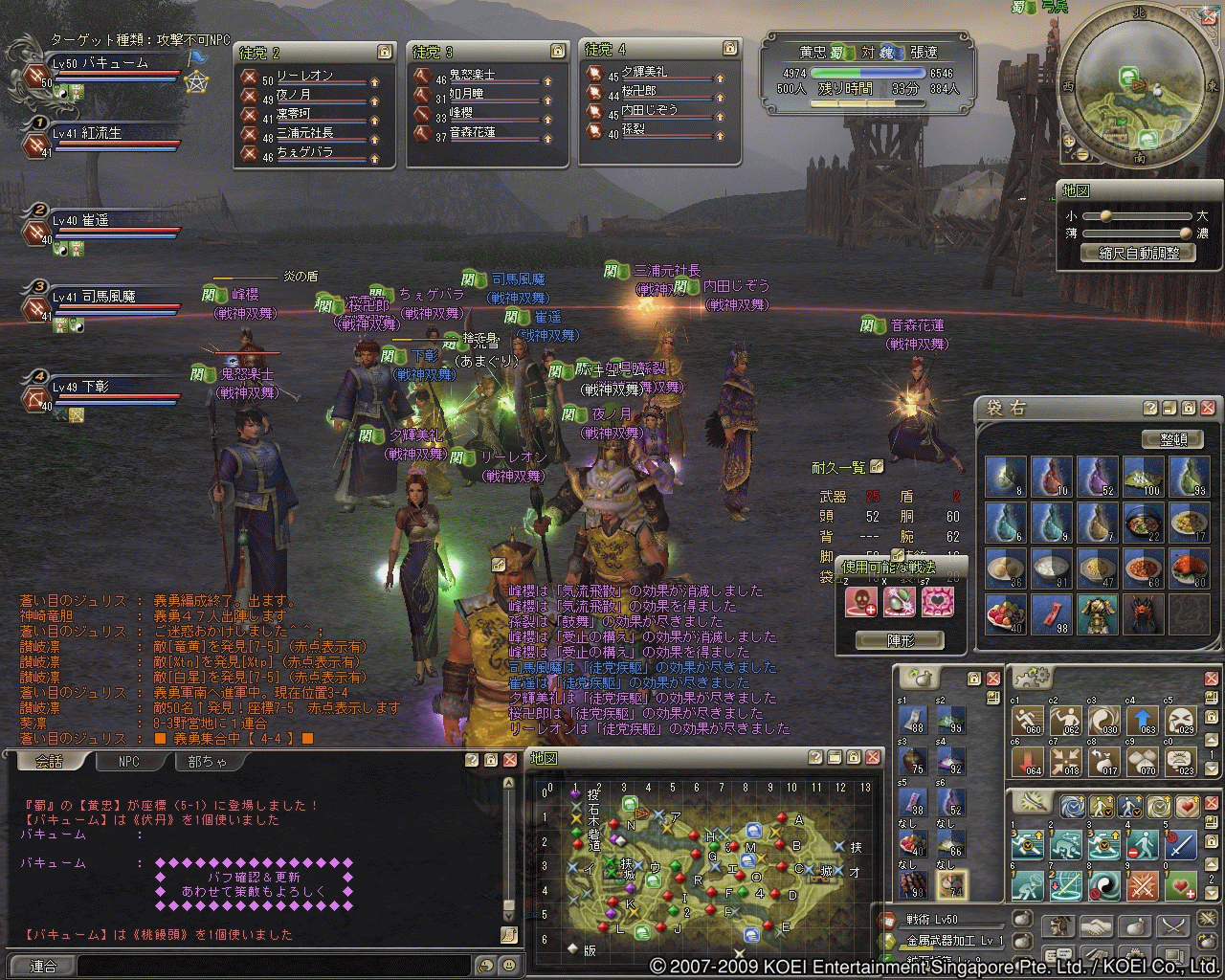Switch to the 部ちゃ chat tab
1225x980 pixels.
(208, 762)
